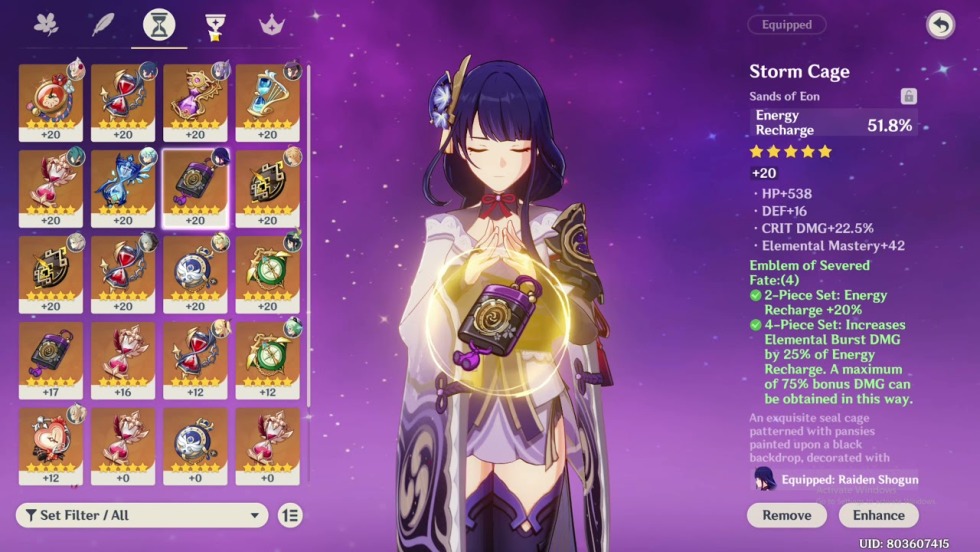Switch to the Goblet of Eonothem tab
Viewport: 980px width, 552px height.
pos(213,25)
